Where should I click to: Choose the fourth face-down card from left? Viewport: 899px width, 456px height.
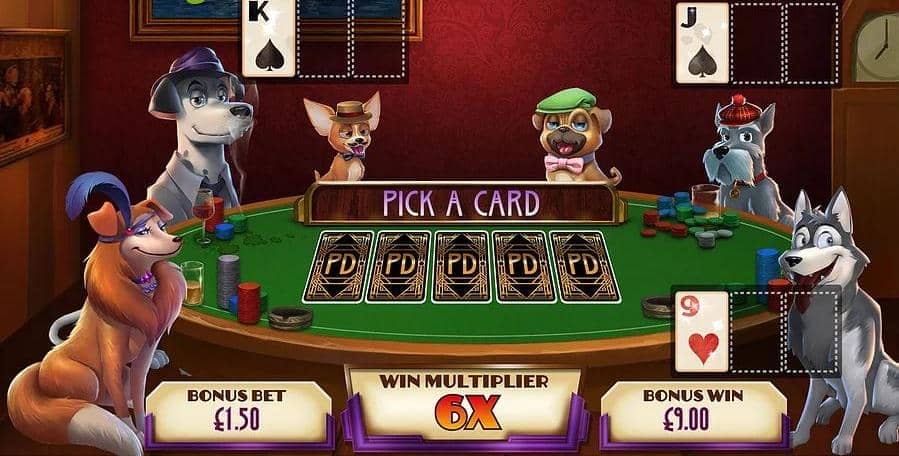(522, 266)
